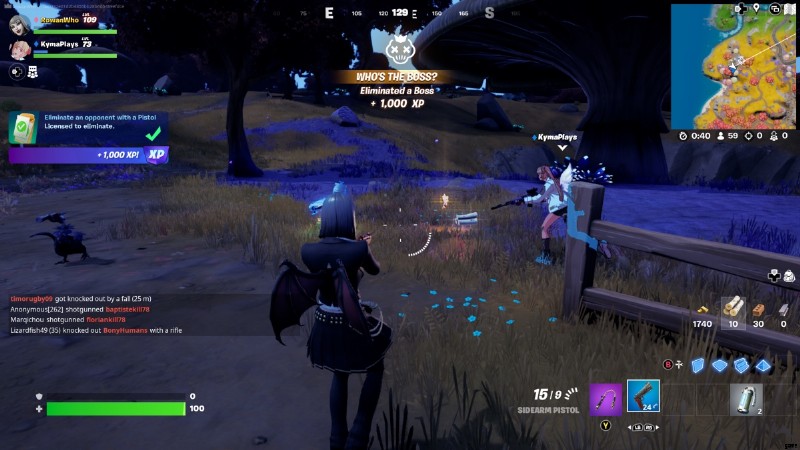Select the pyramid roof building piece
Image resolution: width=800 pixels, height=450 pixels.
tap(764, 365)
